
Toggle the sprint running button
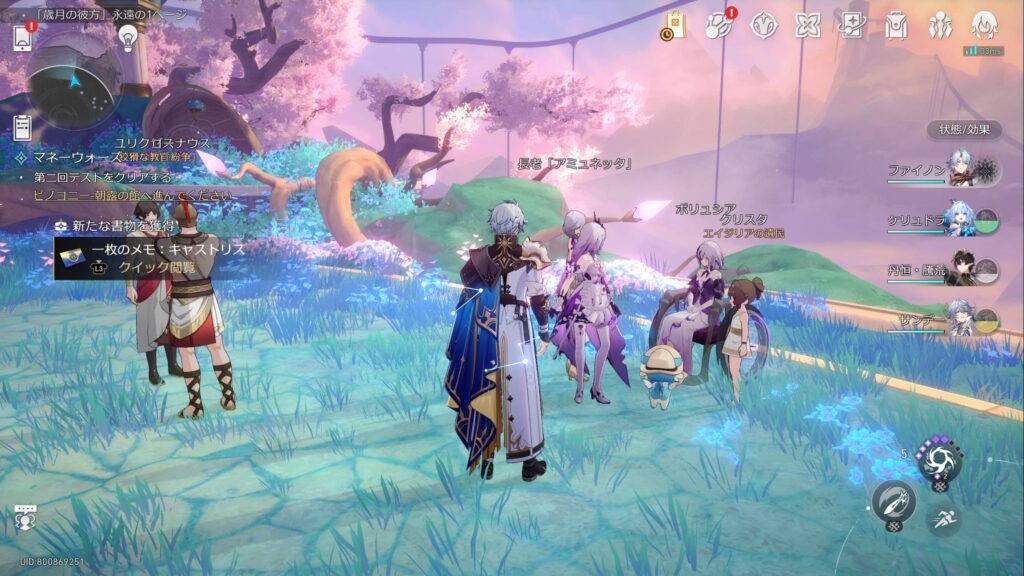click(943, 519)
